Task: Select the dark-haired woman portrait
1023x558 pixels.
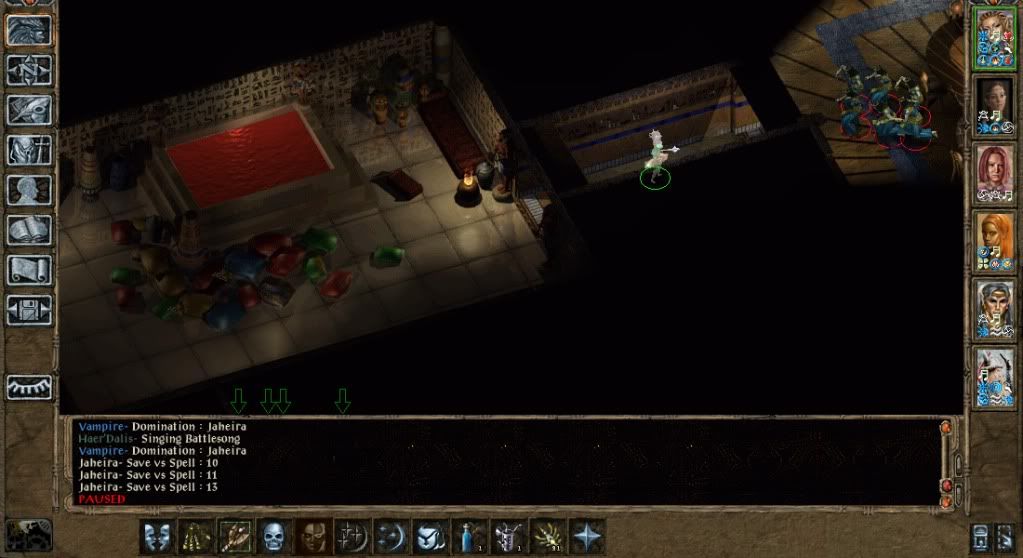Action: pos(994,106)
